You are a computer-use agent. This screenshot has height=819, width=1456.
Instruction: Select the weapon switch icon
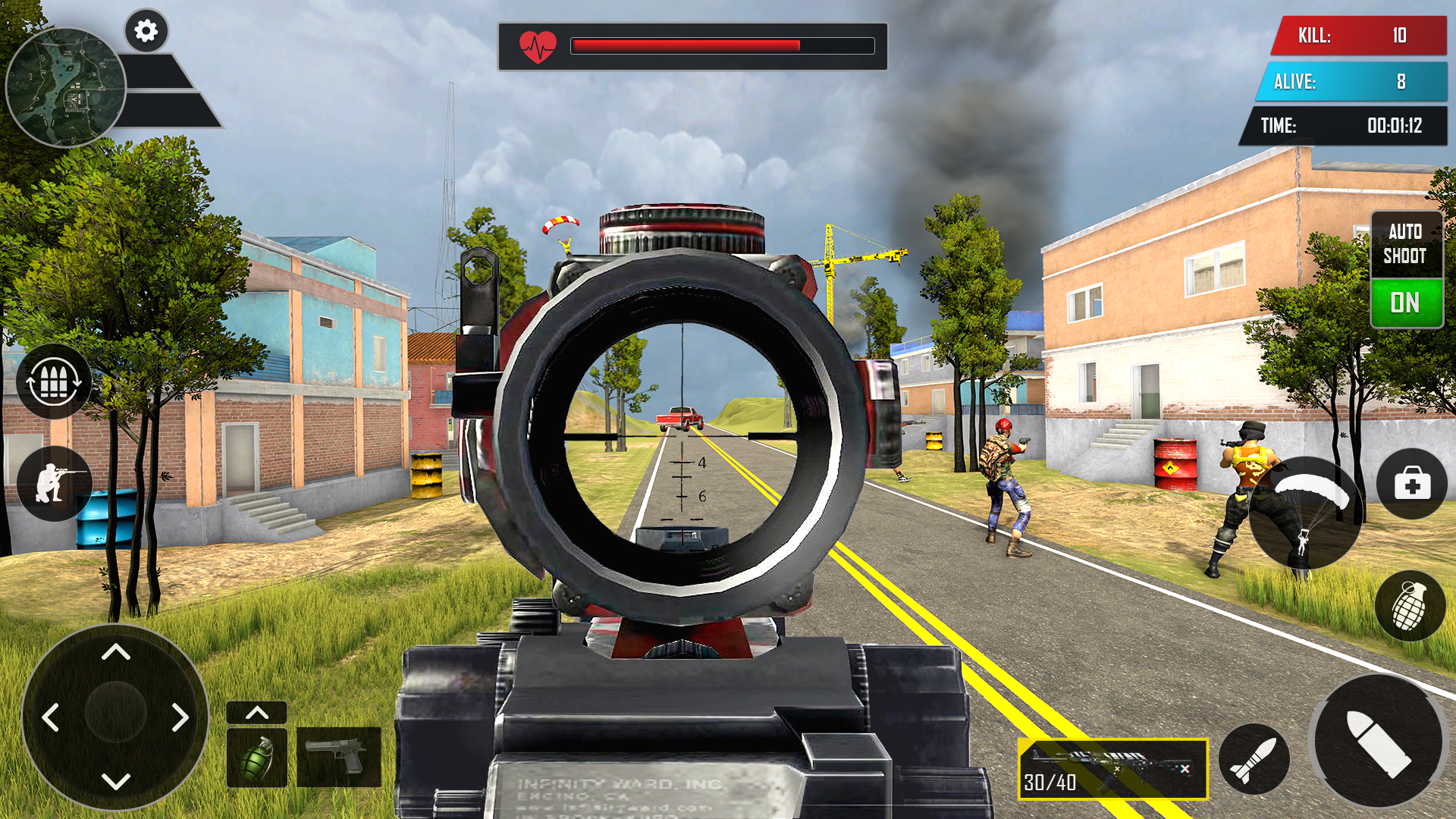(53, 383)
